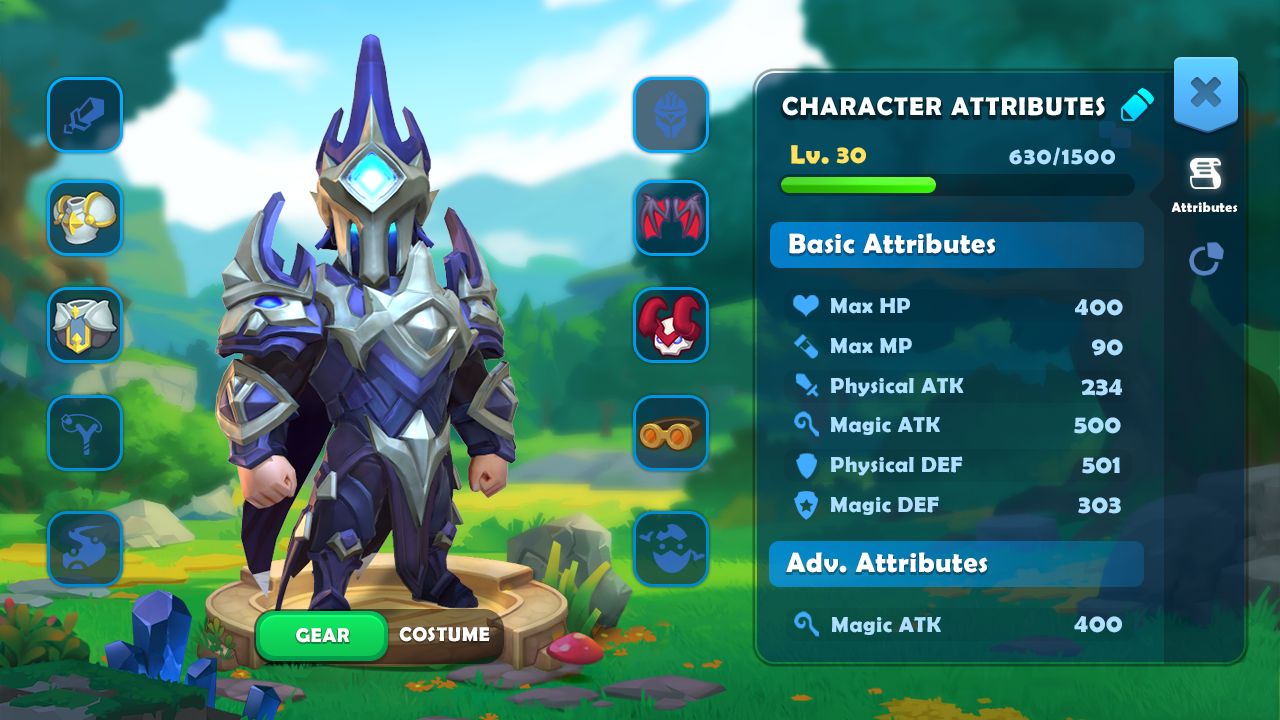Select the empty wizard hat face slot
The width and height of the screenshot is (1280, 720).
click(x=85, y=549)
